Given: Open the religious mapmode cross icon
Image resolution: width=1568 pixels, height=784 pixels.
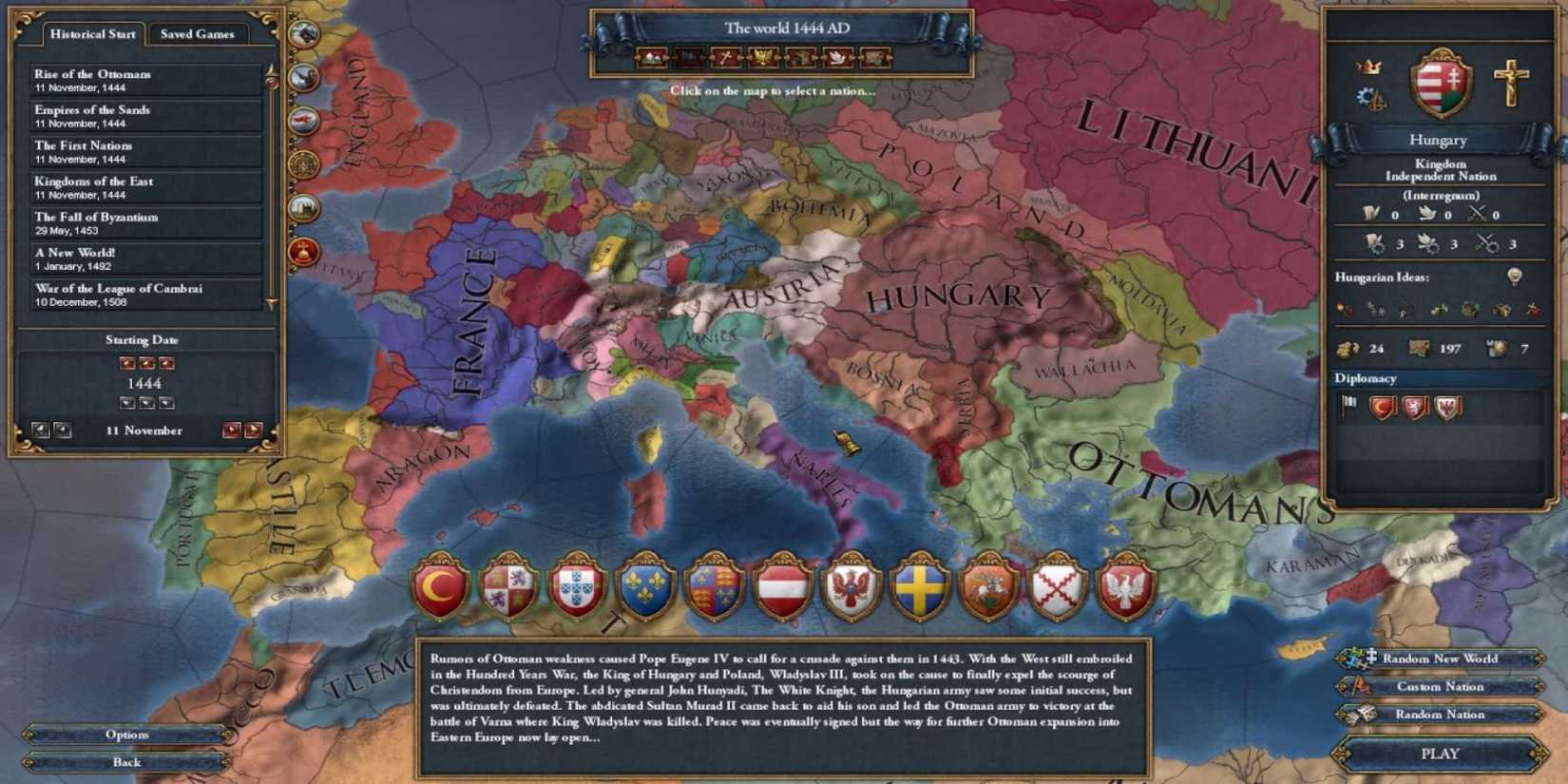Looking at the screenshot, I should [x=724, y=57].
